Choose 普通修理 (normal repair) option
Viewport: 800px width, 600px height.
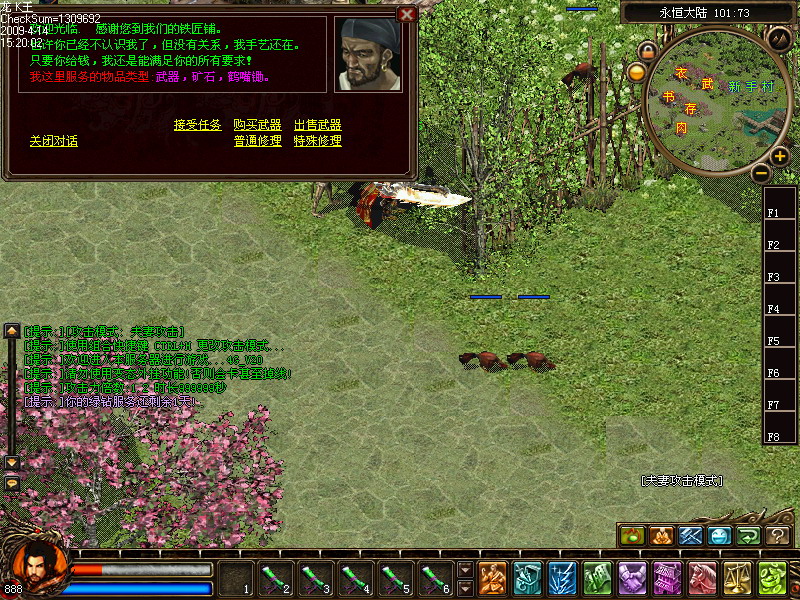pos(257,141)
